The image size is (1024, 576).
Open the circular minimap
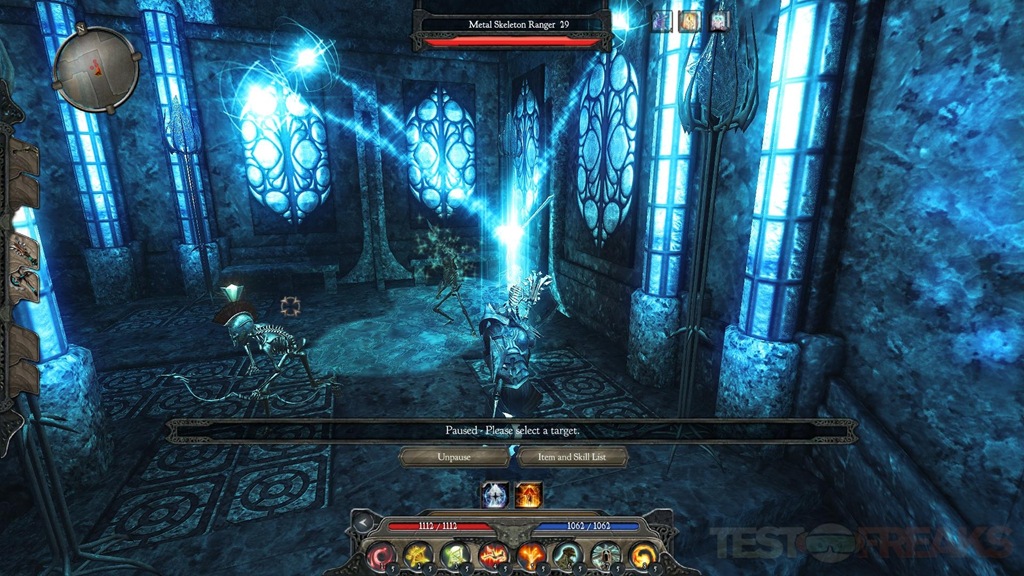click(x=95, y=70)
